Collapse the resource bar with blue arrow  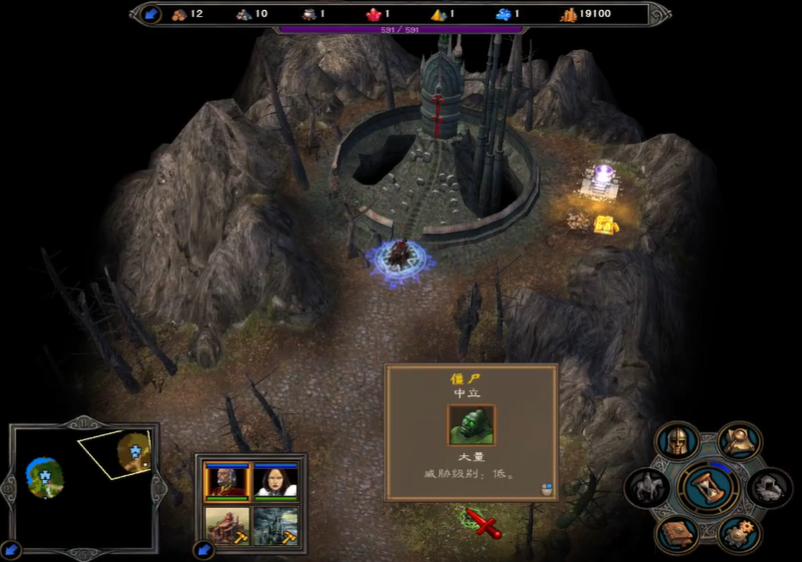tap(149, 14)
